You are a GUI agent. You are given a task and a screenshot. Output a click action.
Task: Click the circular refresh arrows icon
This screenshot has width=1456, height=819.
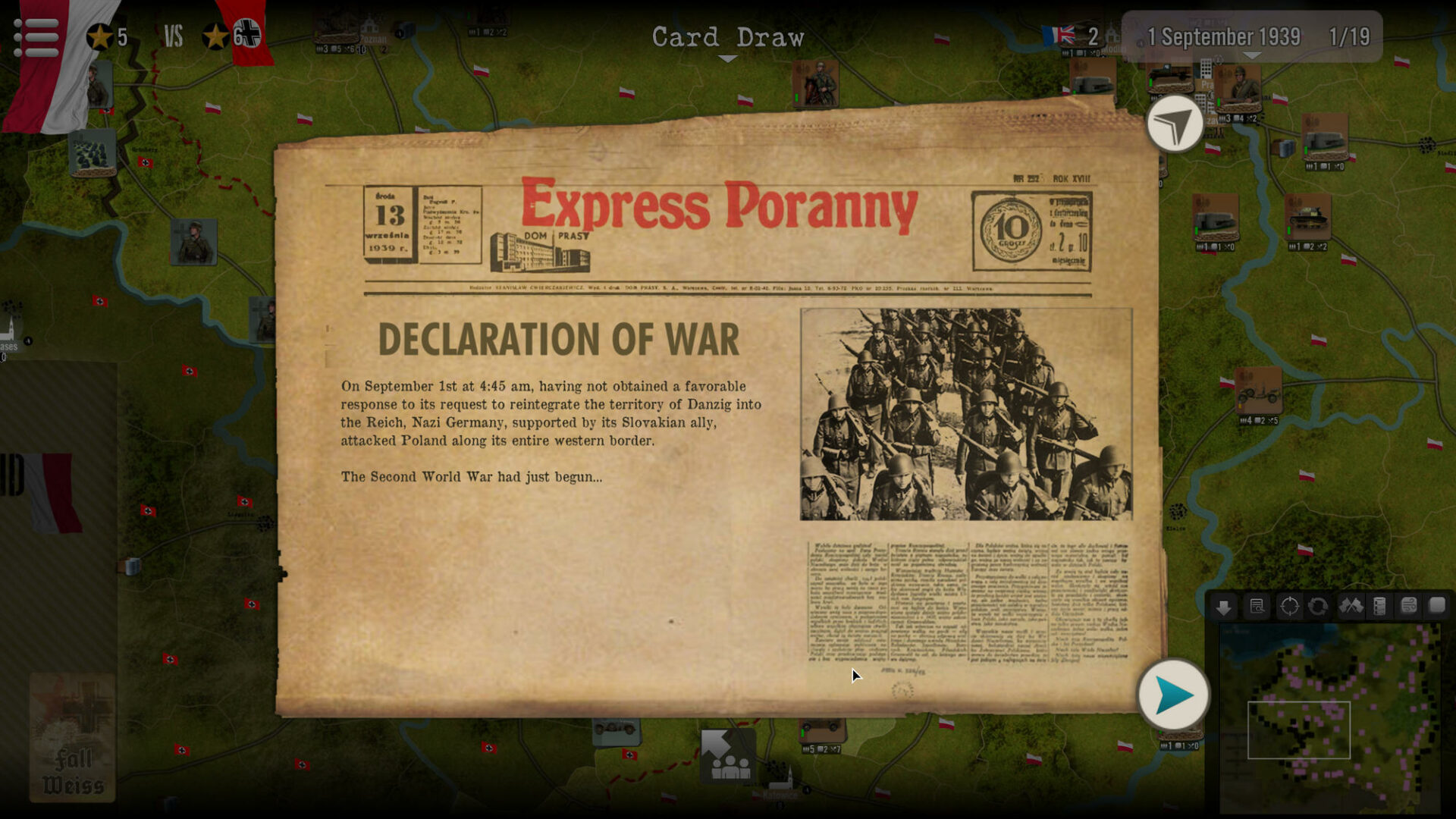[x=1318, y=607]
